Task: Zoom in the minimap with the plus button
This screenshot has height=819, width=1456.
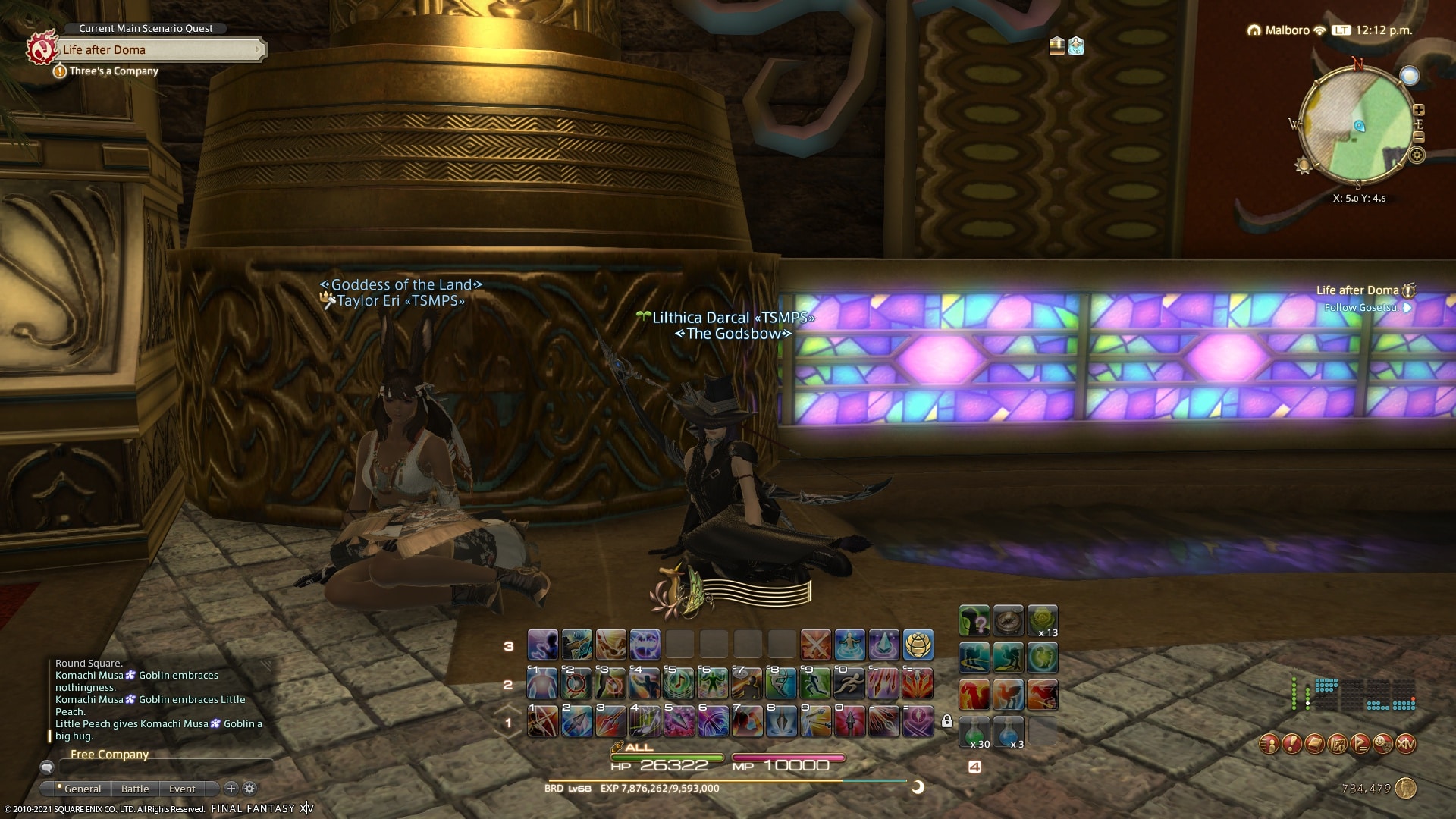Action: coord(1419,110)
